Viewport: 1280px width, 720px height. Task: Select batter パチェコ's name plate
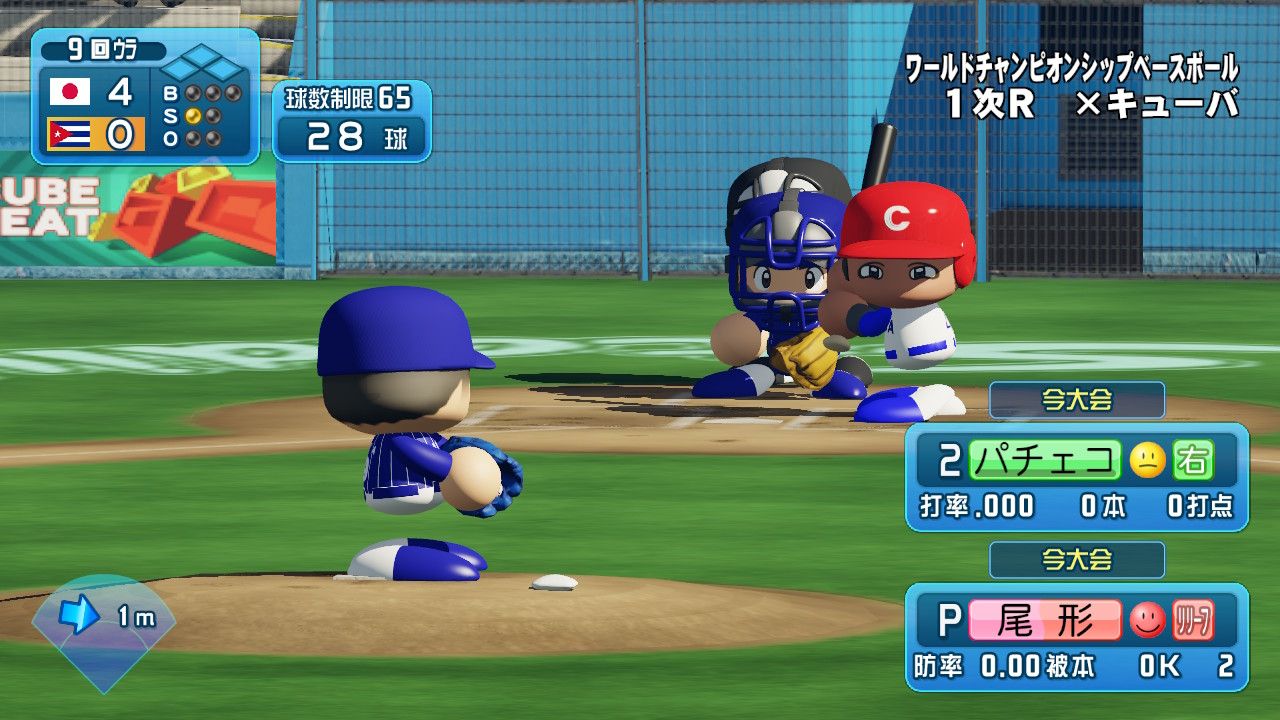pos(1044,460)
